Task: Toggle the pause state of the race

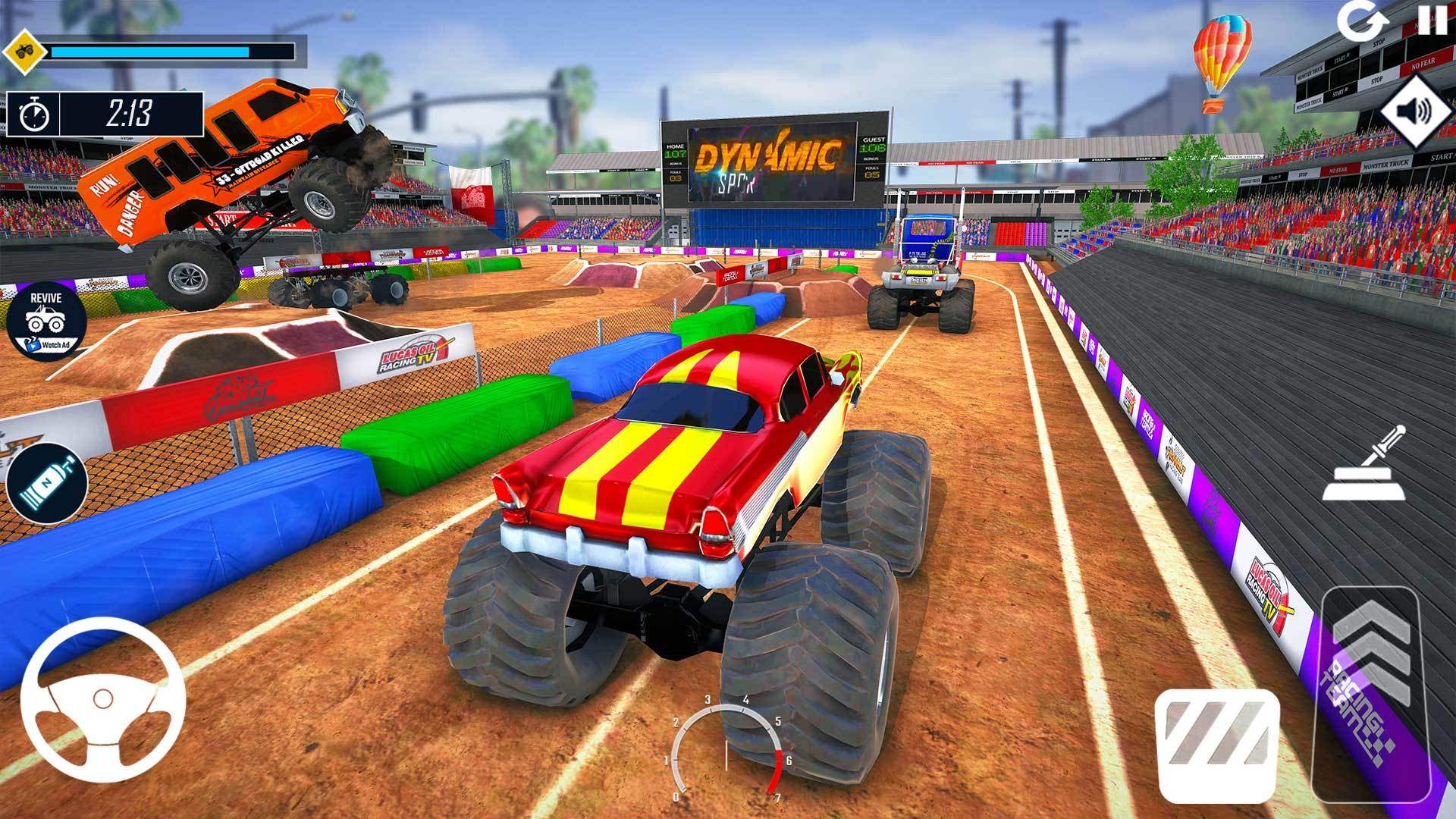Action: coord(1433,19)
